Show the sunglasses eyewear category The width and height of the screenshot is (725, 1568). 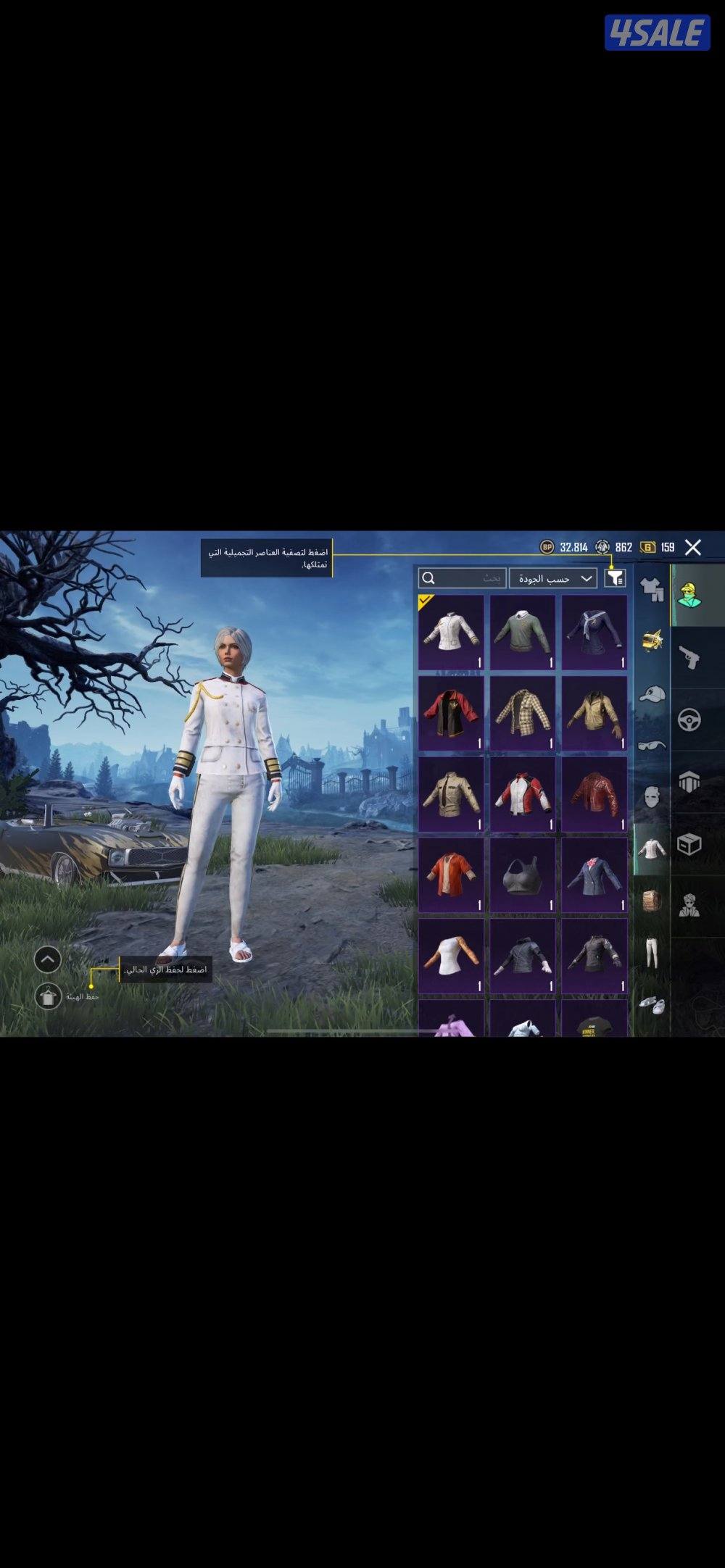[652, 745]
